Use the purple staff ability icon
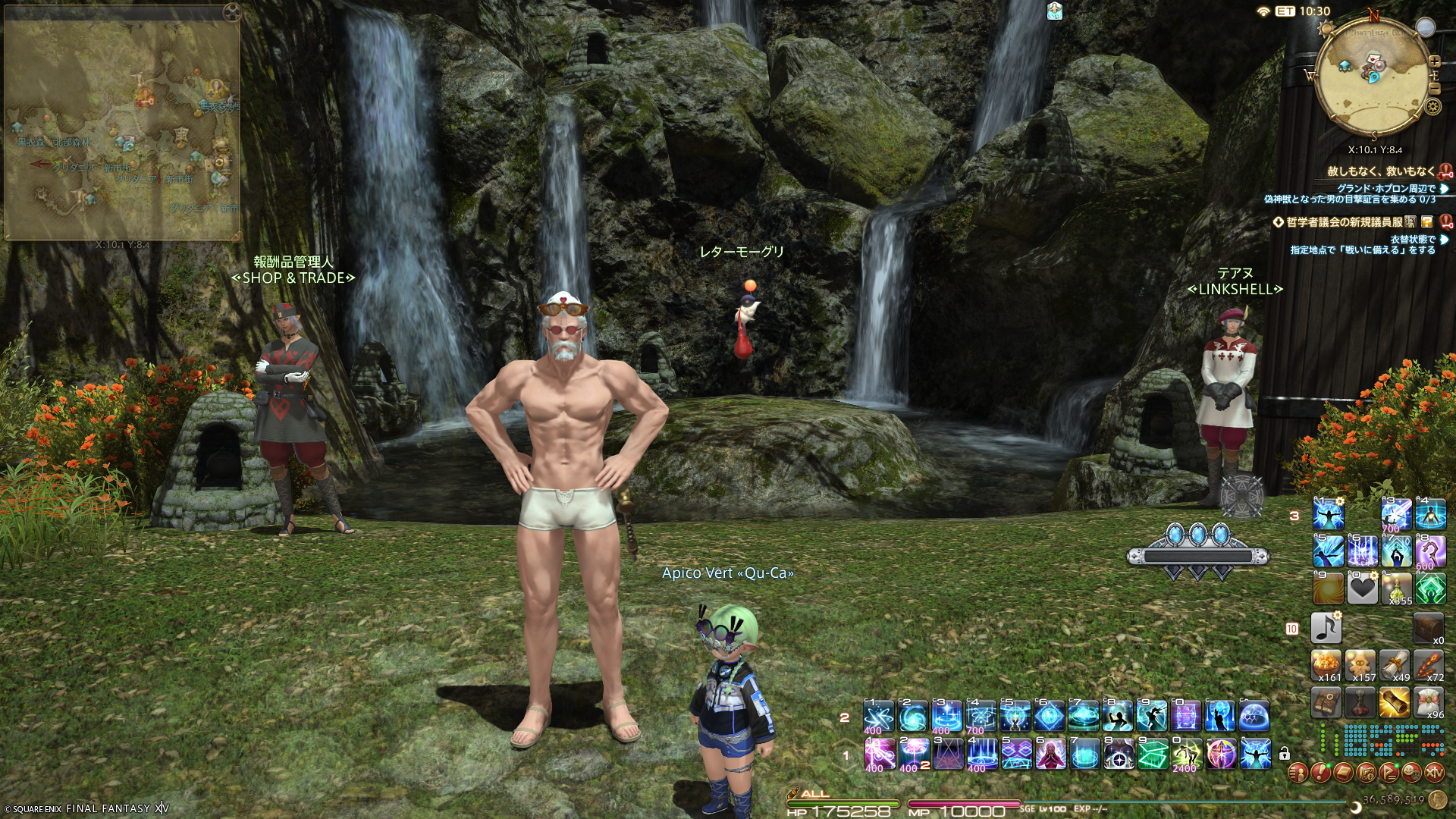 pyautogui.click(x=1430, y=551)
